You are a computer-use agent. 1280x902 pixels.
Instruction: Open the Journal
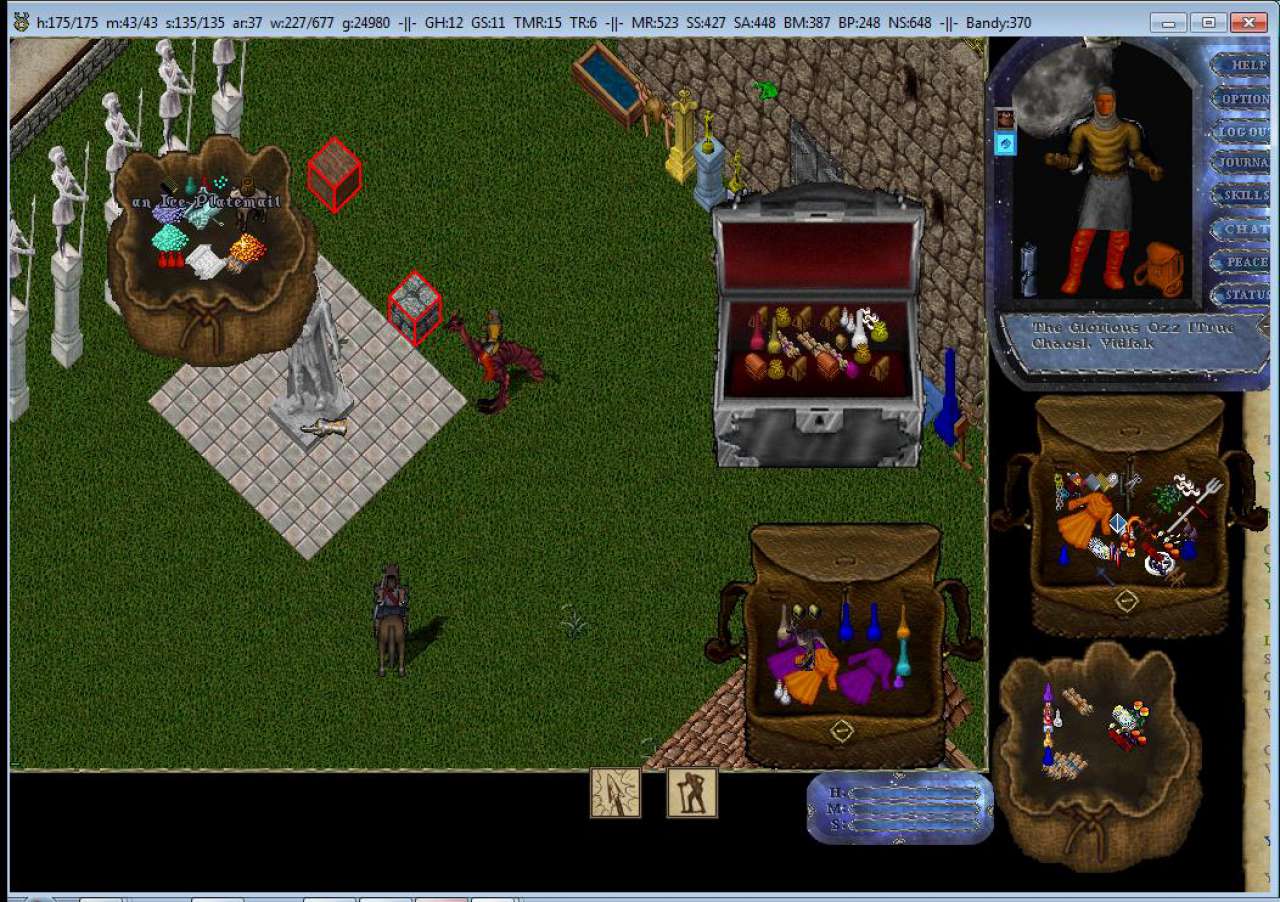(x=1244, y=163)
